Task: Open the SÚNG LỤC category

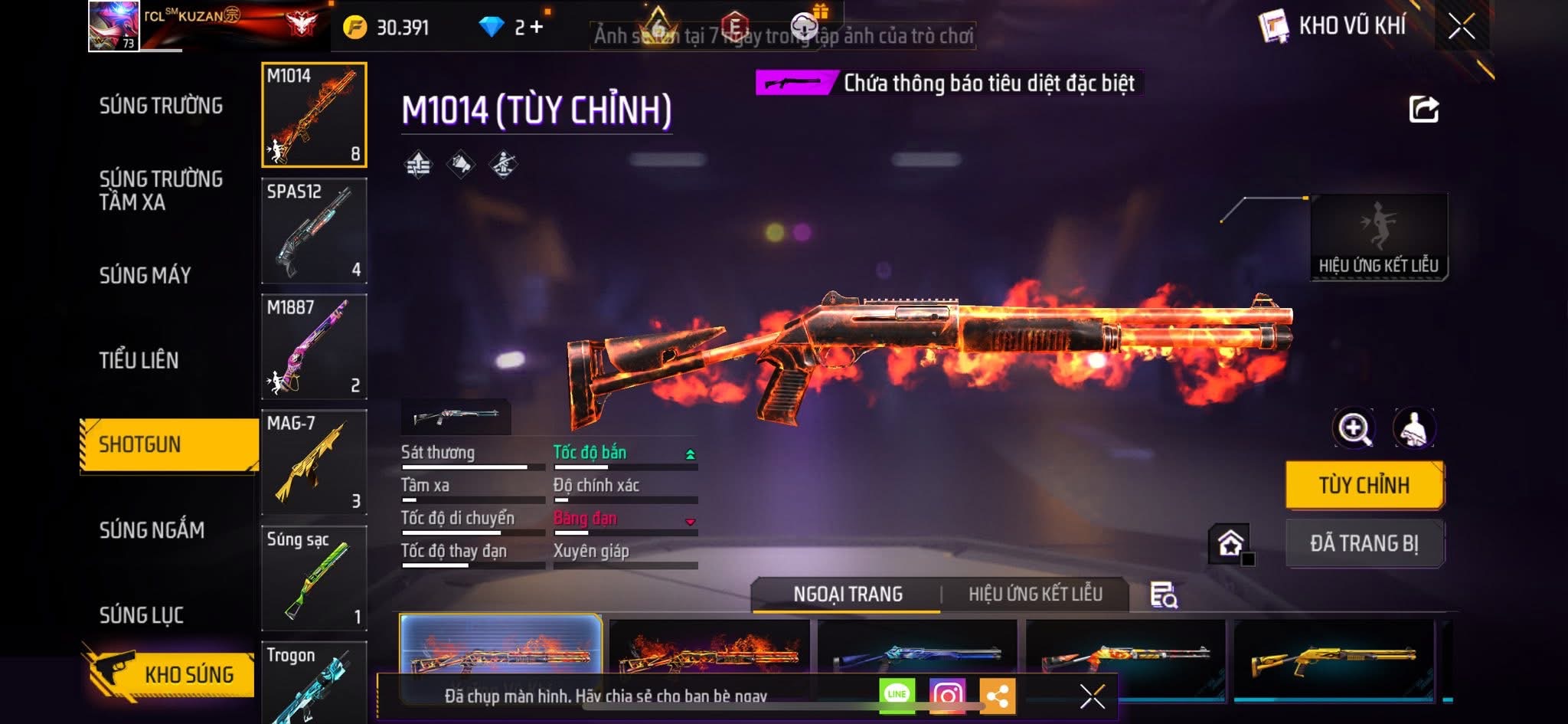Action: (141, 614)
